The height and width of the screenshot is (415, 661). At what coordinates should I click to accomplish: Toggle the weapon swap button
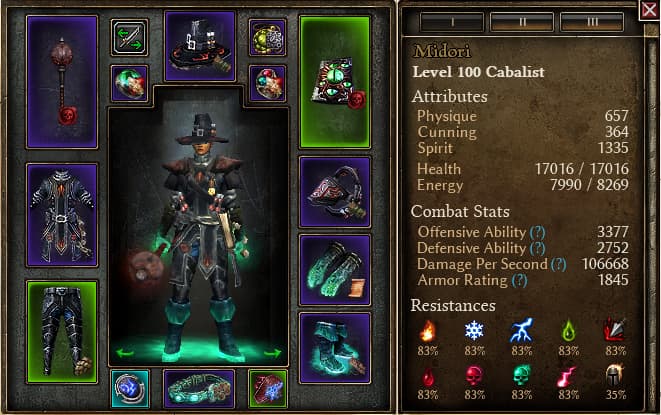130,38
